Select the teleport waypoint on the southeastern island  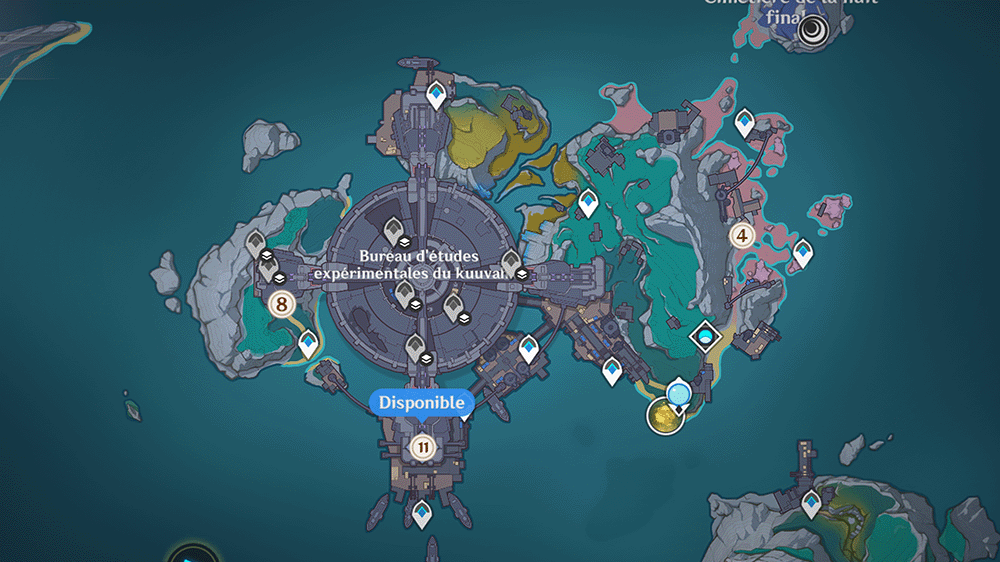[811, 503]
